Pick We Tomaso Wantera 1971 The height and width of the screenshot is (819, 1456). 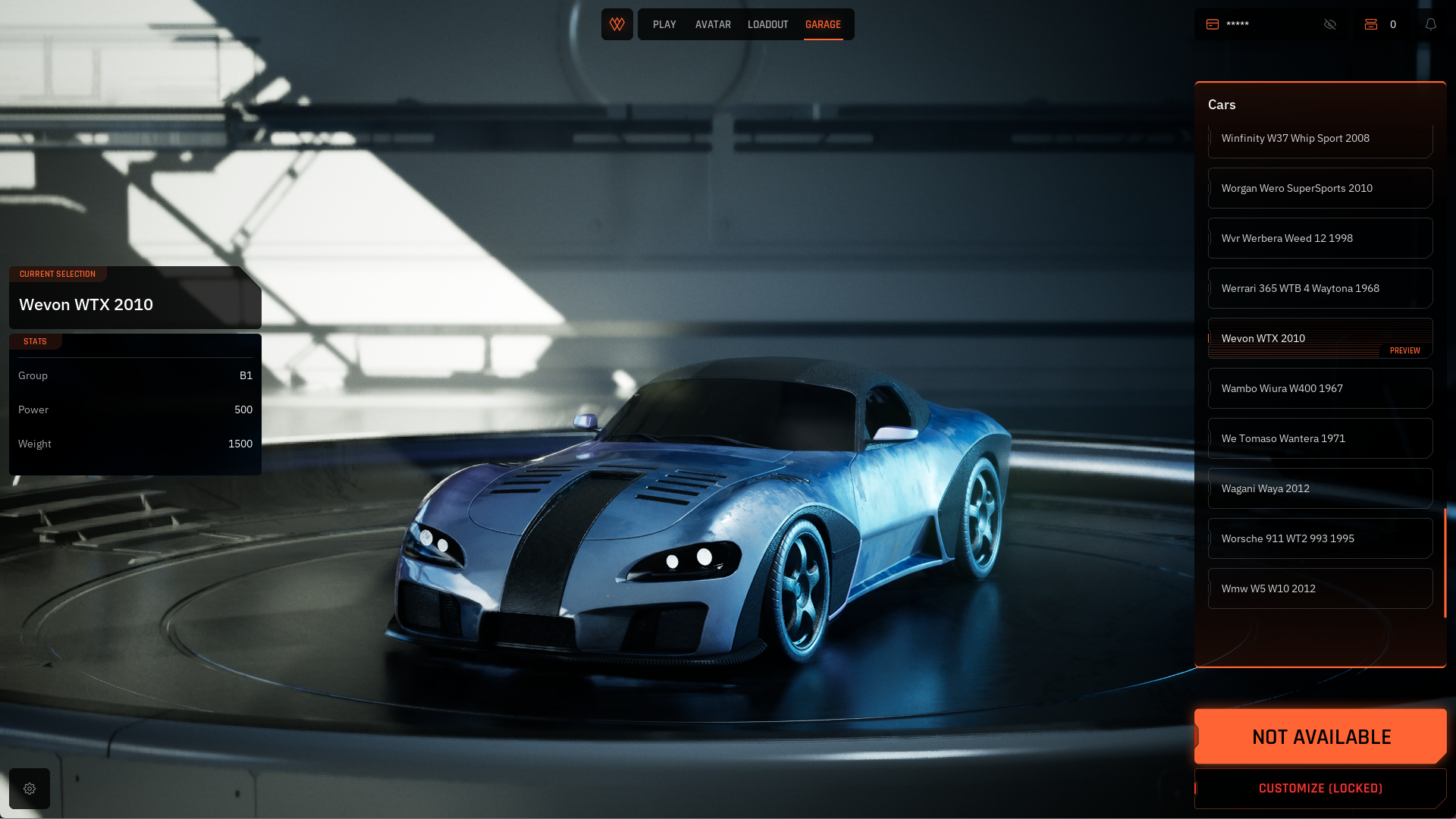(1319, 438)
